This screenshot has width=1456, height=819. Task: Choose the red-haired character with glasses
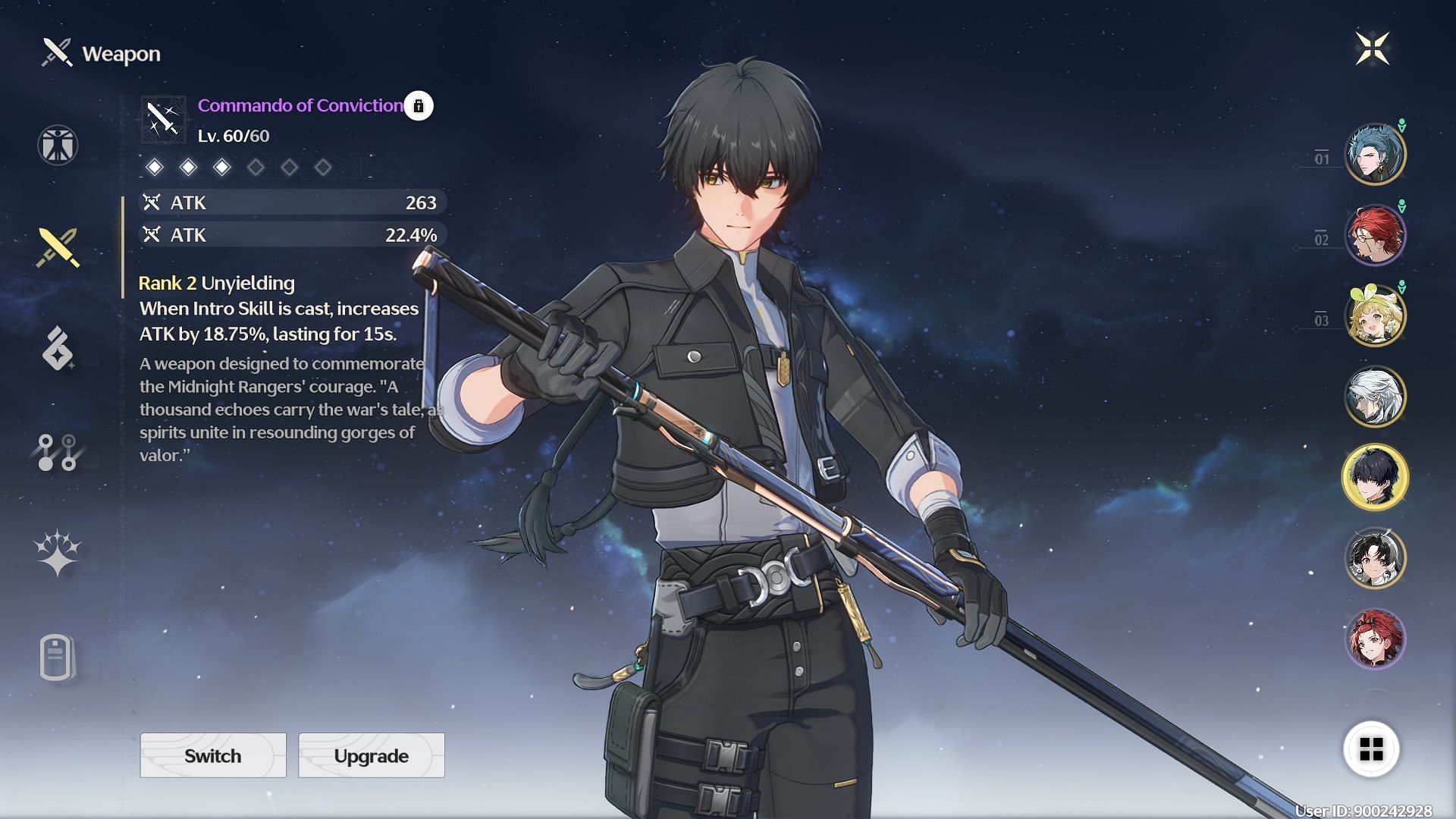pos(1375,235)
